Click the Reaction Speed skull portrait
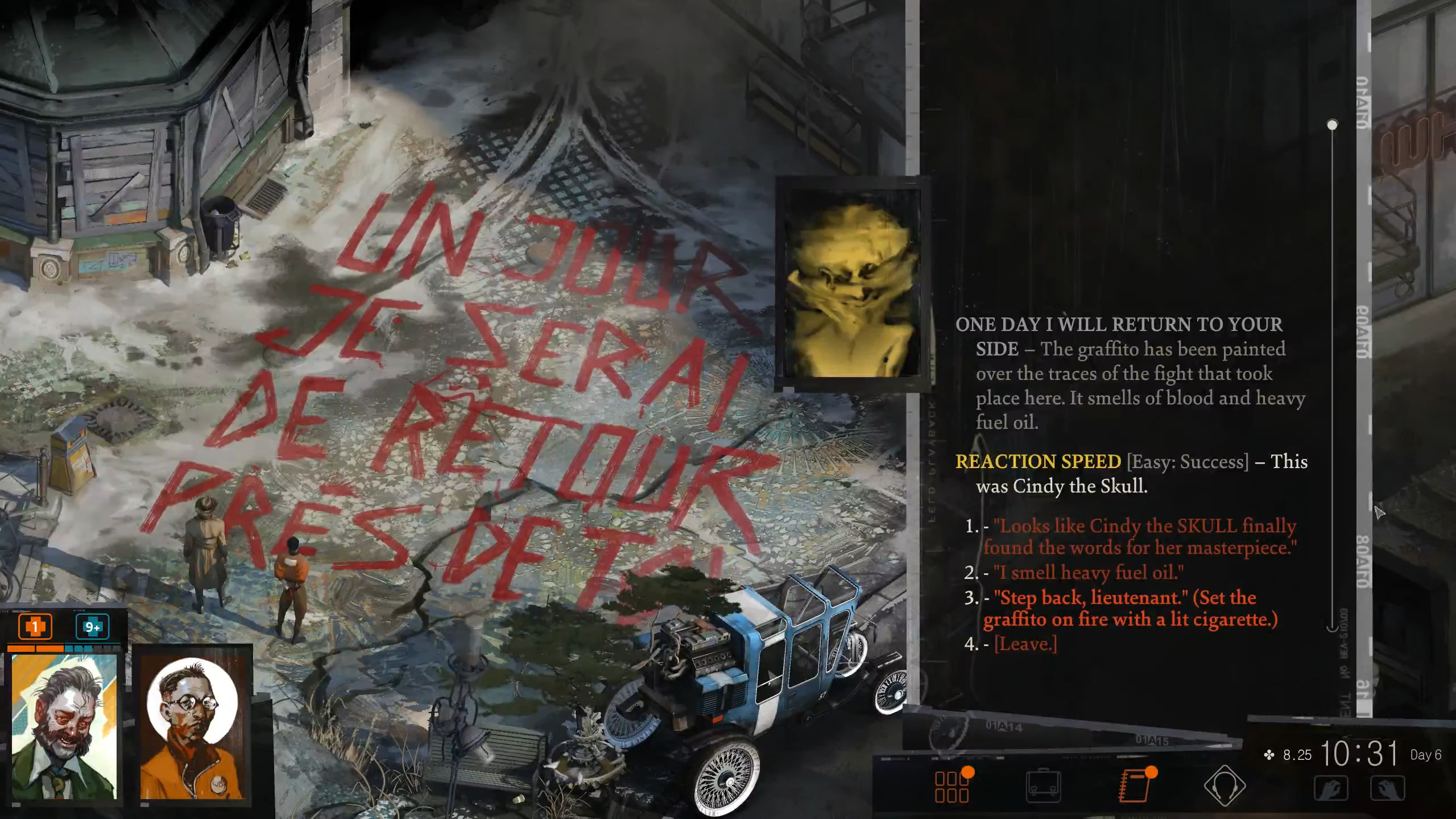The width and height of the screenshot is (1456, 819). (x=850, y=284)
